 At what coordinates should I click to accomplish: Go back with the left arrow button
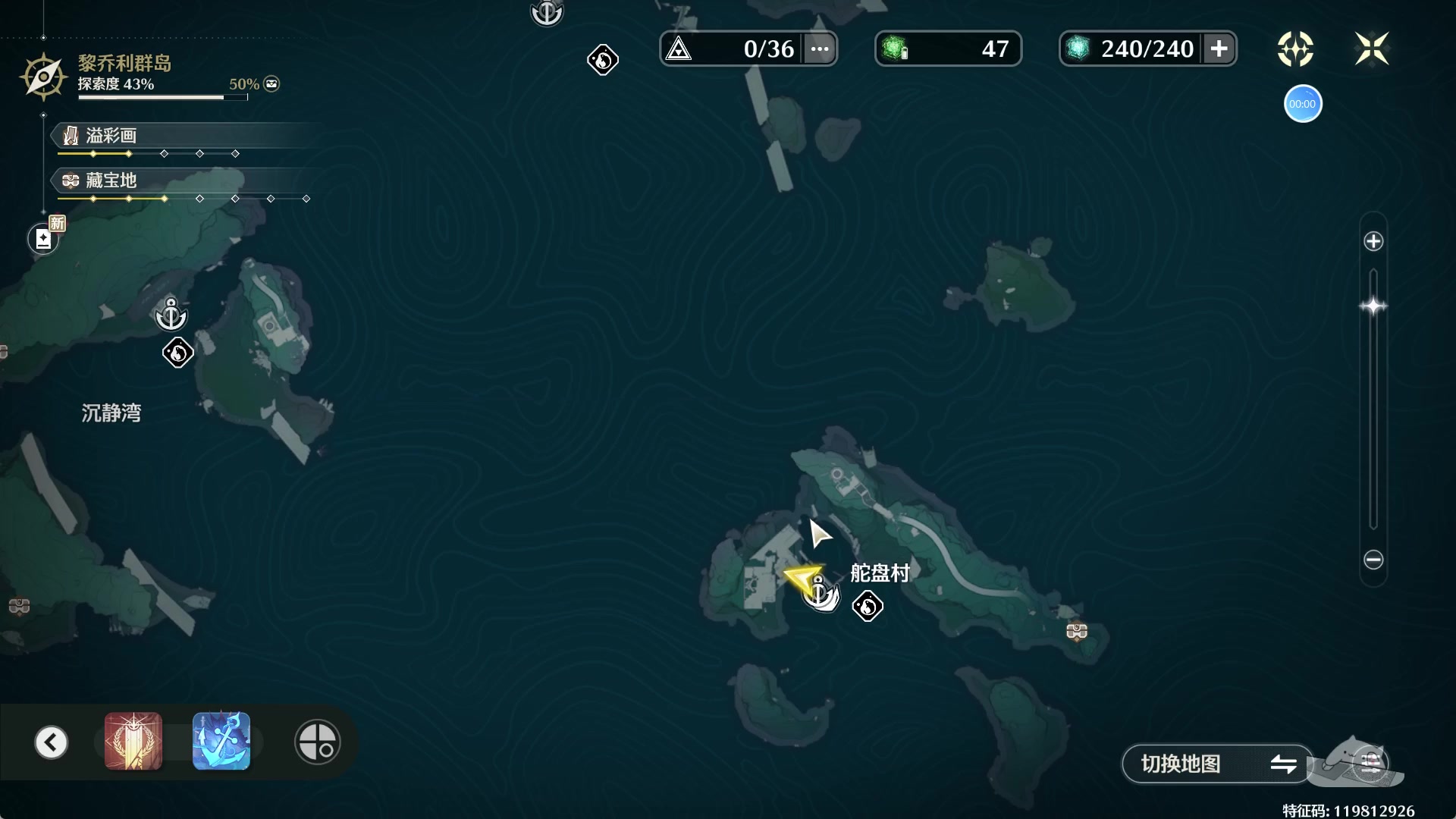coord(52,742)
